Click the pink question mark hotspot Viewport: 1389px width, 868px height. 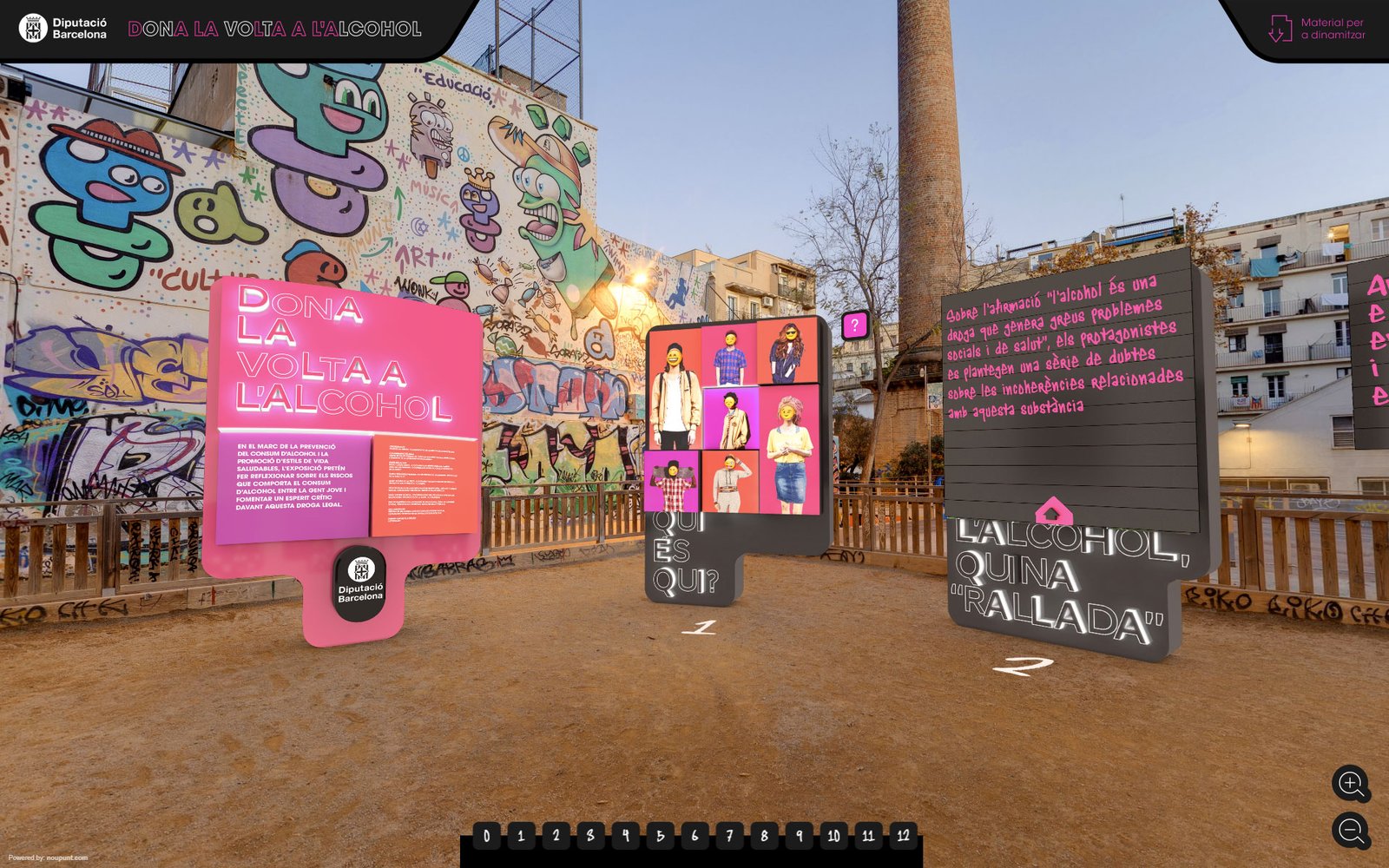tap(855, 325)
